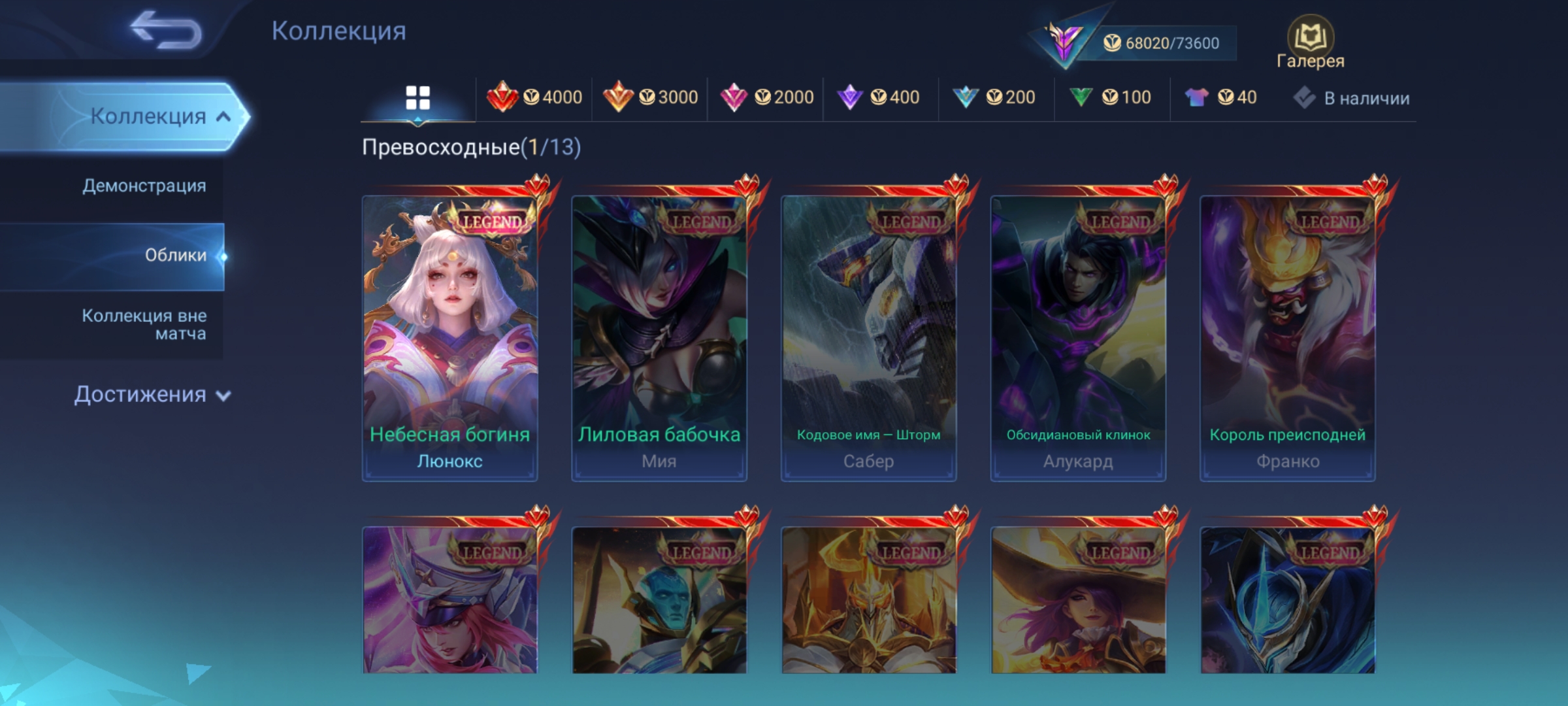Screen dimensions: 1568x706
Task: Switch to the all-skins grid tab
Action: pos(417,98)
